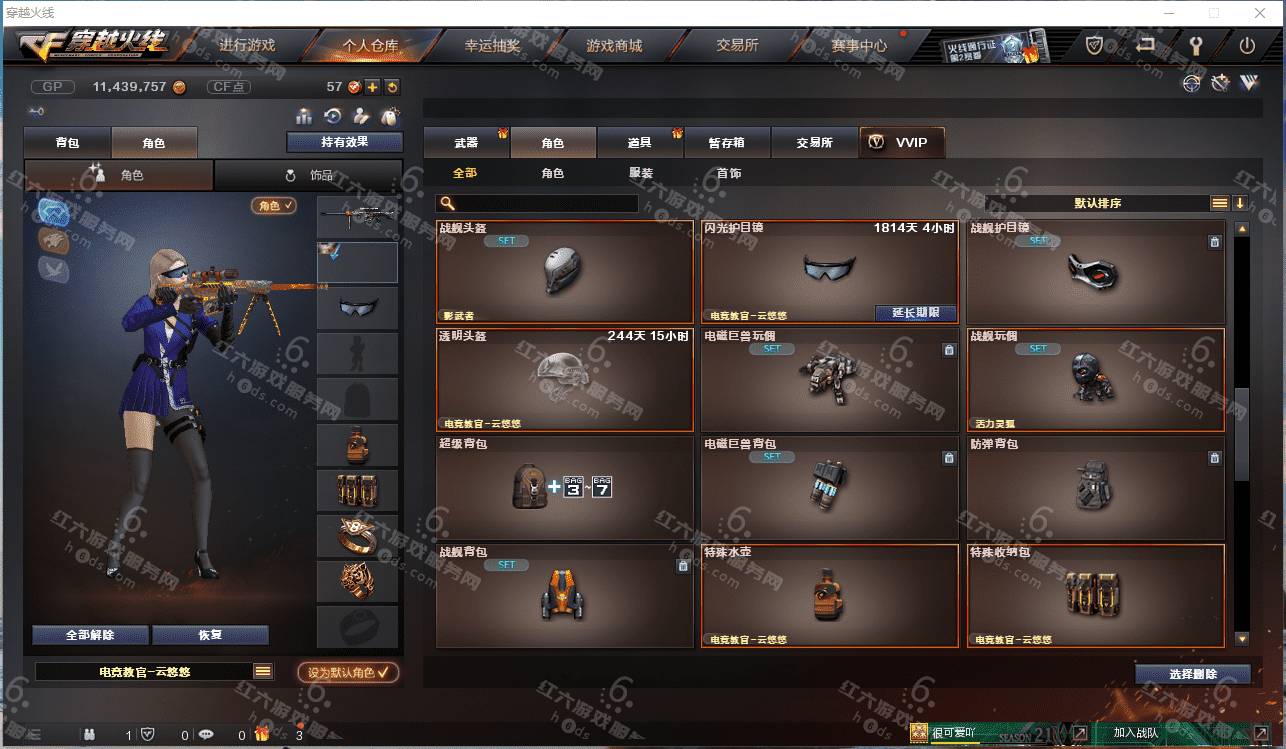The height and width of the screenshot is (749, 1286).
Task: Click the 选择删除 select delete button
Action: tap(1192, 674)
